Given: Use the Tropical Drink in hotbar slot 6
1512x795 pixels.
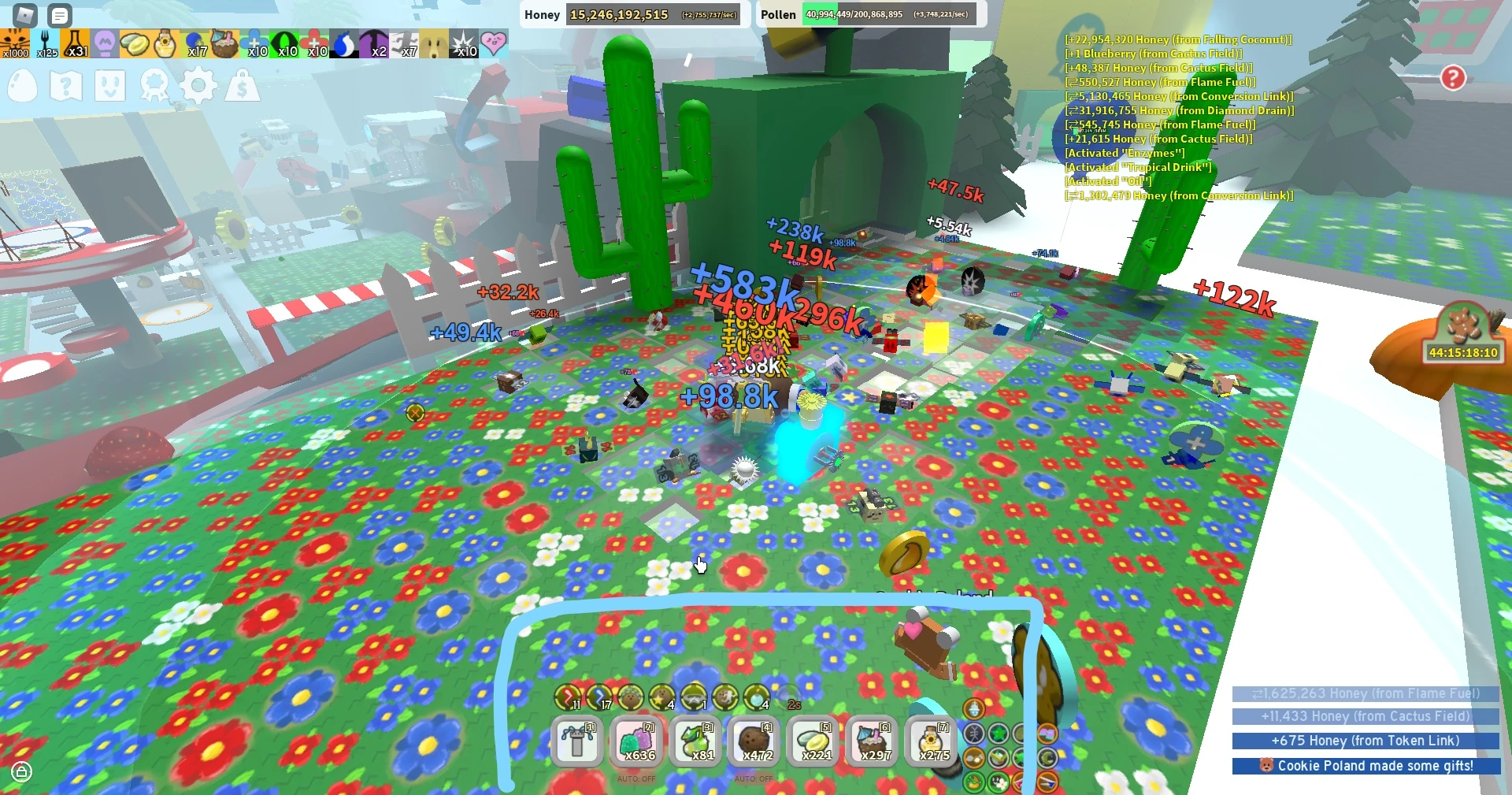Looking at the screenshot, I should coord(872,741).
